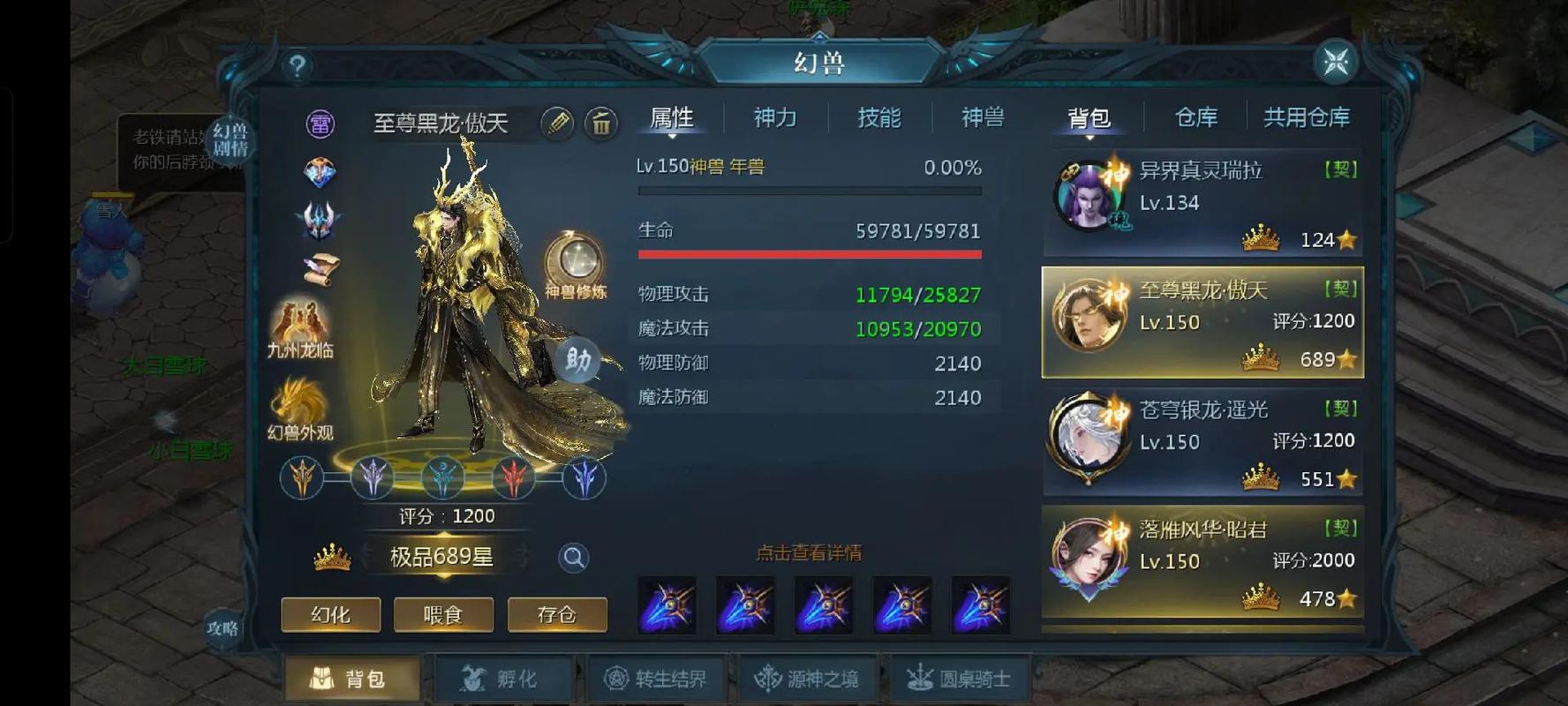Click the 点击查看详情 link
The width and height of the screenshot is (1568, 706).
pos(808,552)
